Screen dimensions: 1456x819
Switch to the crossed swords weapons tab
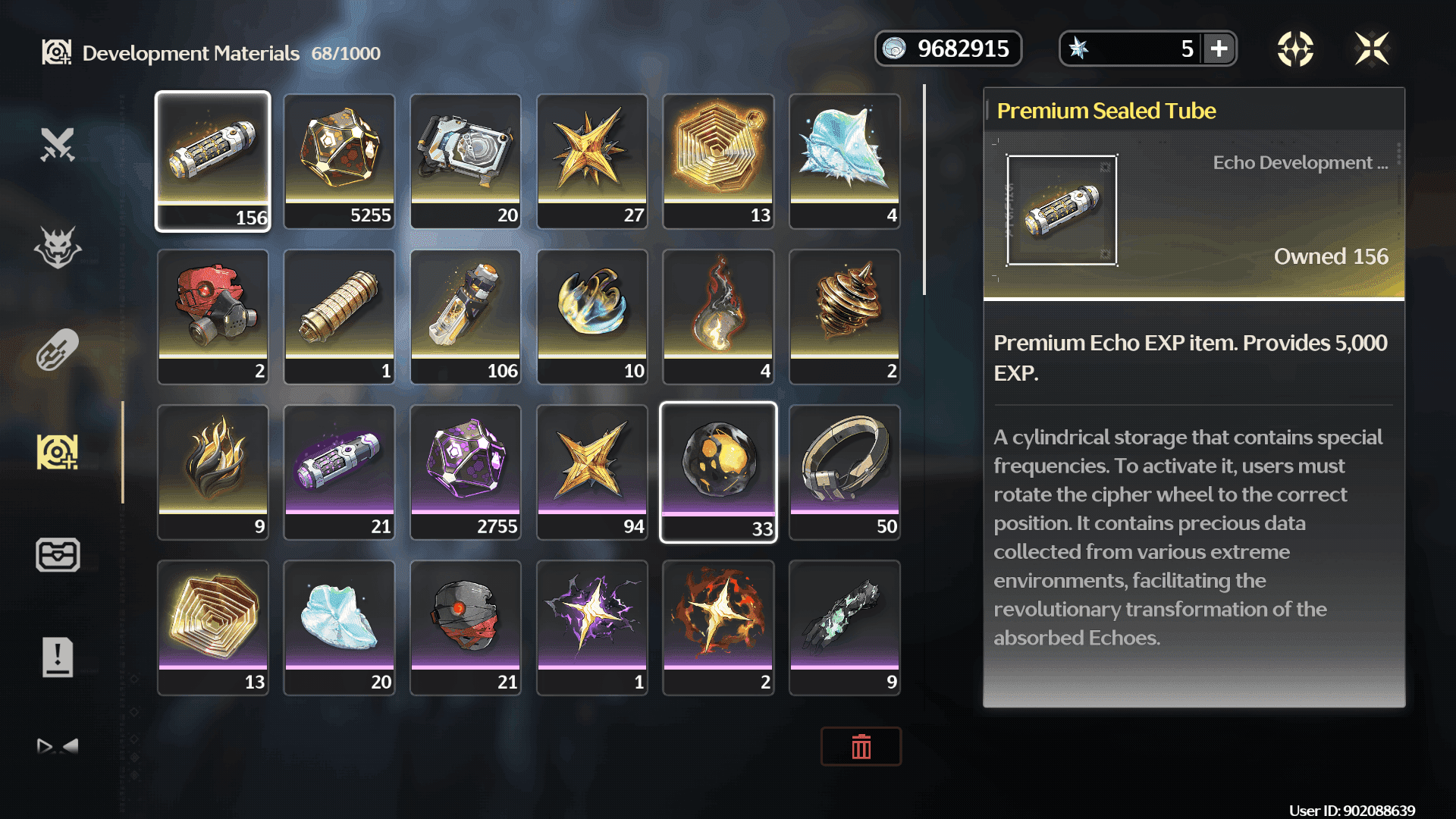click(x=58, y=144)
